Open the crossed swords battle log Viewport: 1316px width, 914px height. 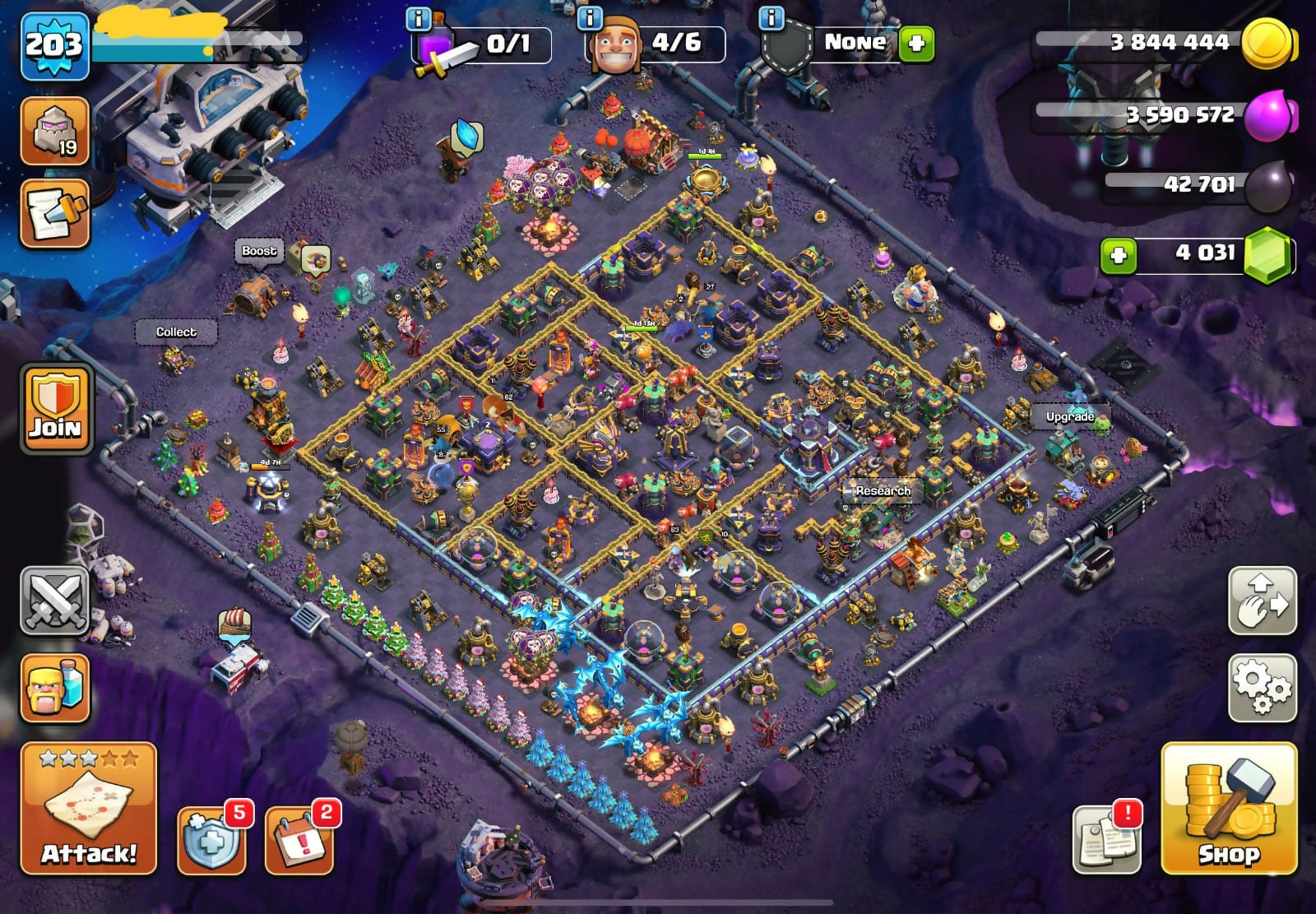pos(54,601)
